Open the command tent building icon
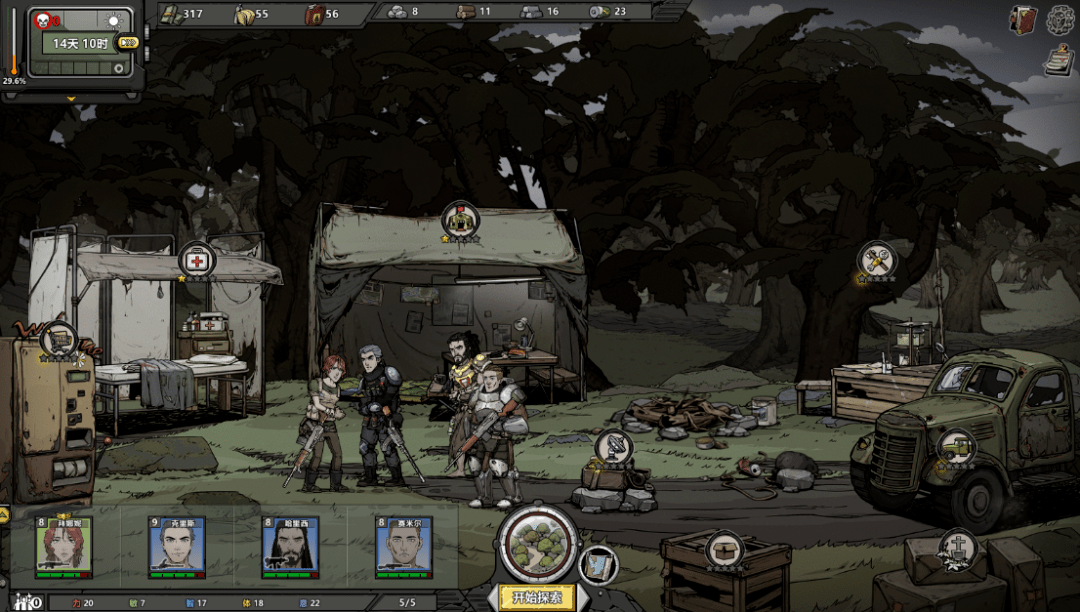The width and height of the screenshot is (1080, 612). [x=461, y=220]
